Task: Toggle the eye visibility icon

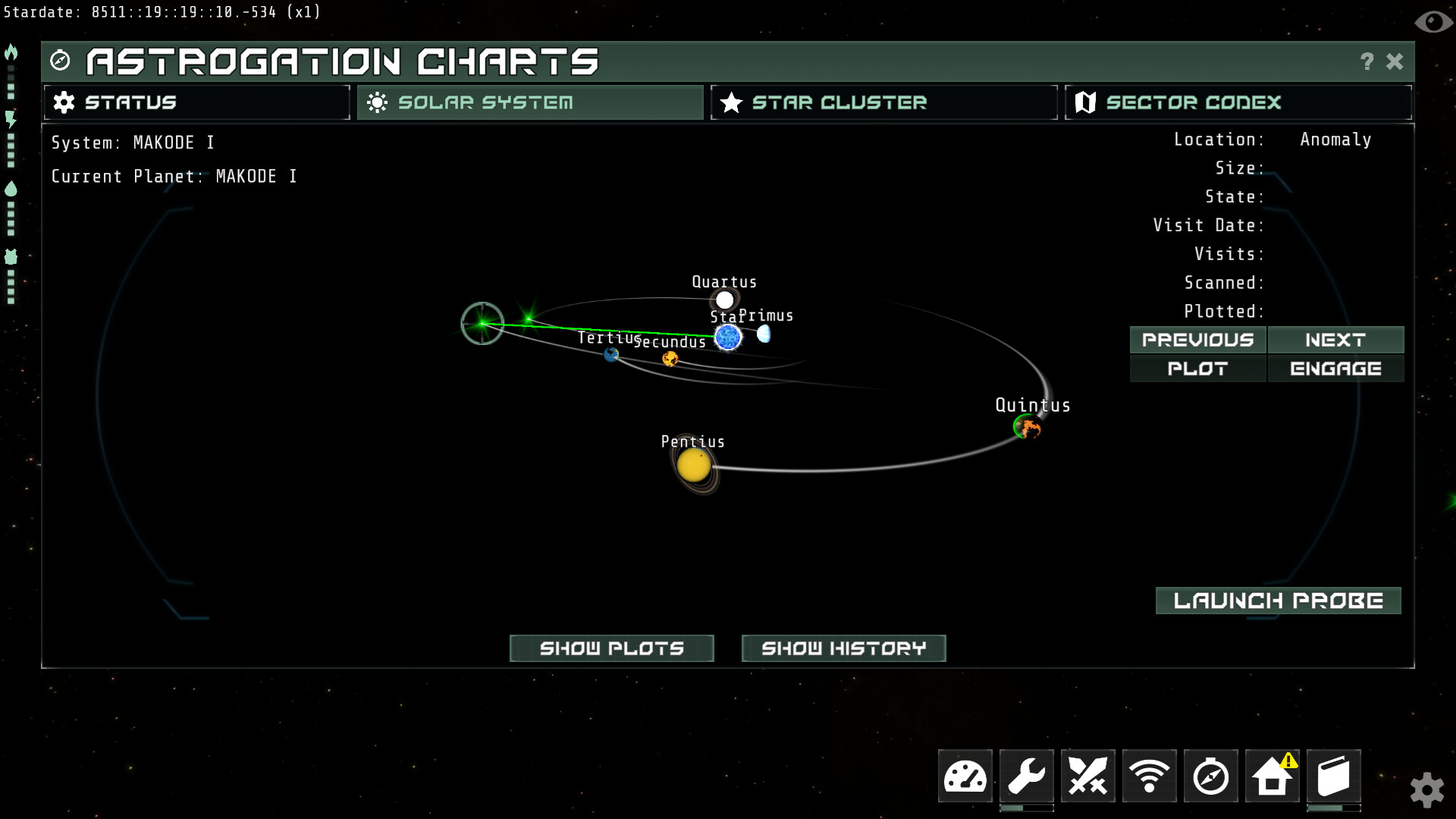Action: point(1432,21)
